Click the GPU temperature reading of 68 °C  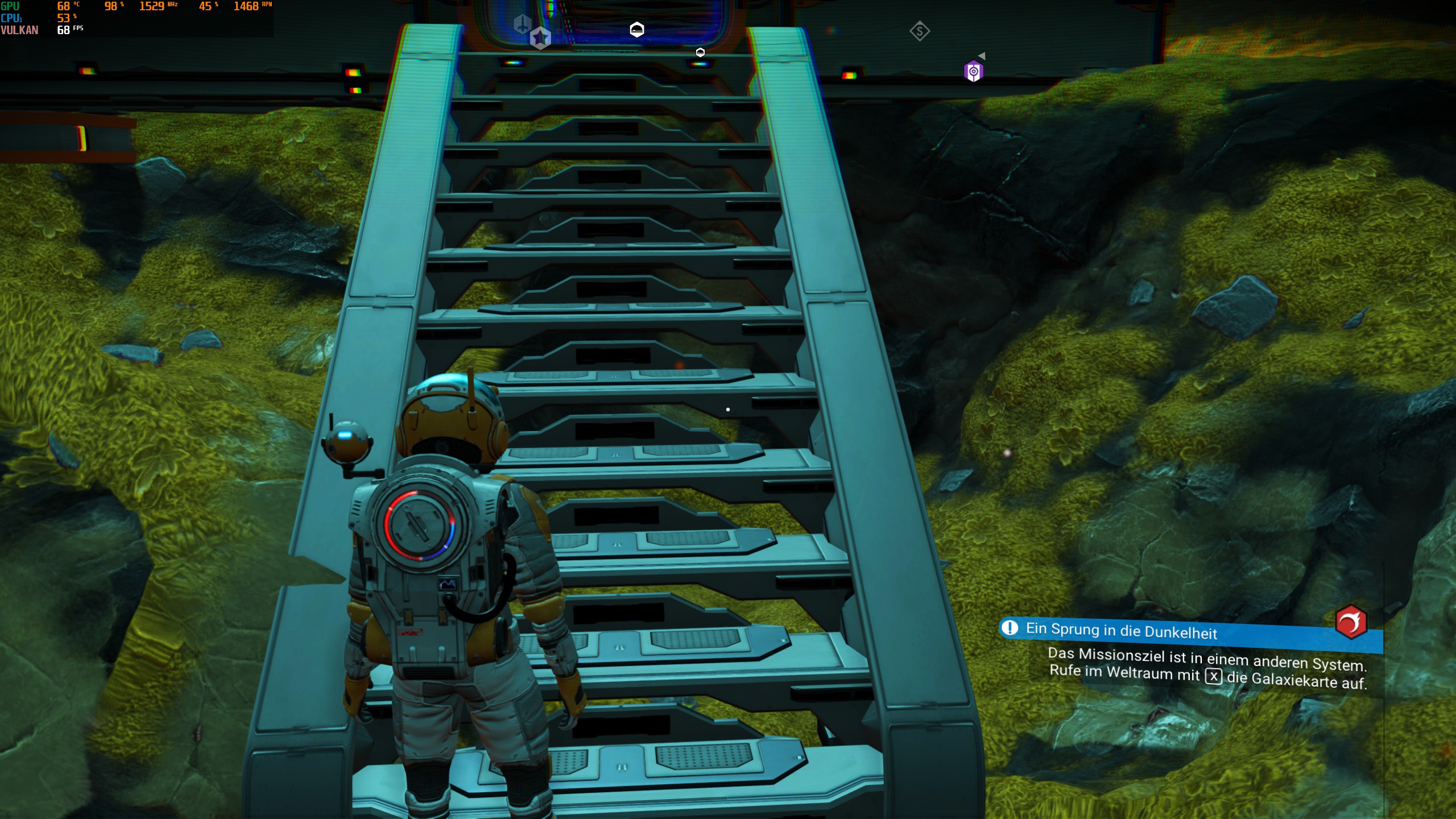(x=64, y=6)
